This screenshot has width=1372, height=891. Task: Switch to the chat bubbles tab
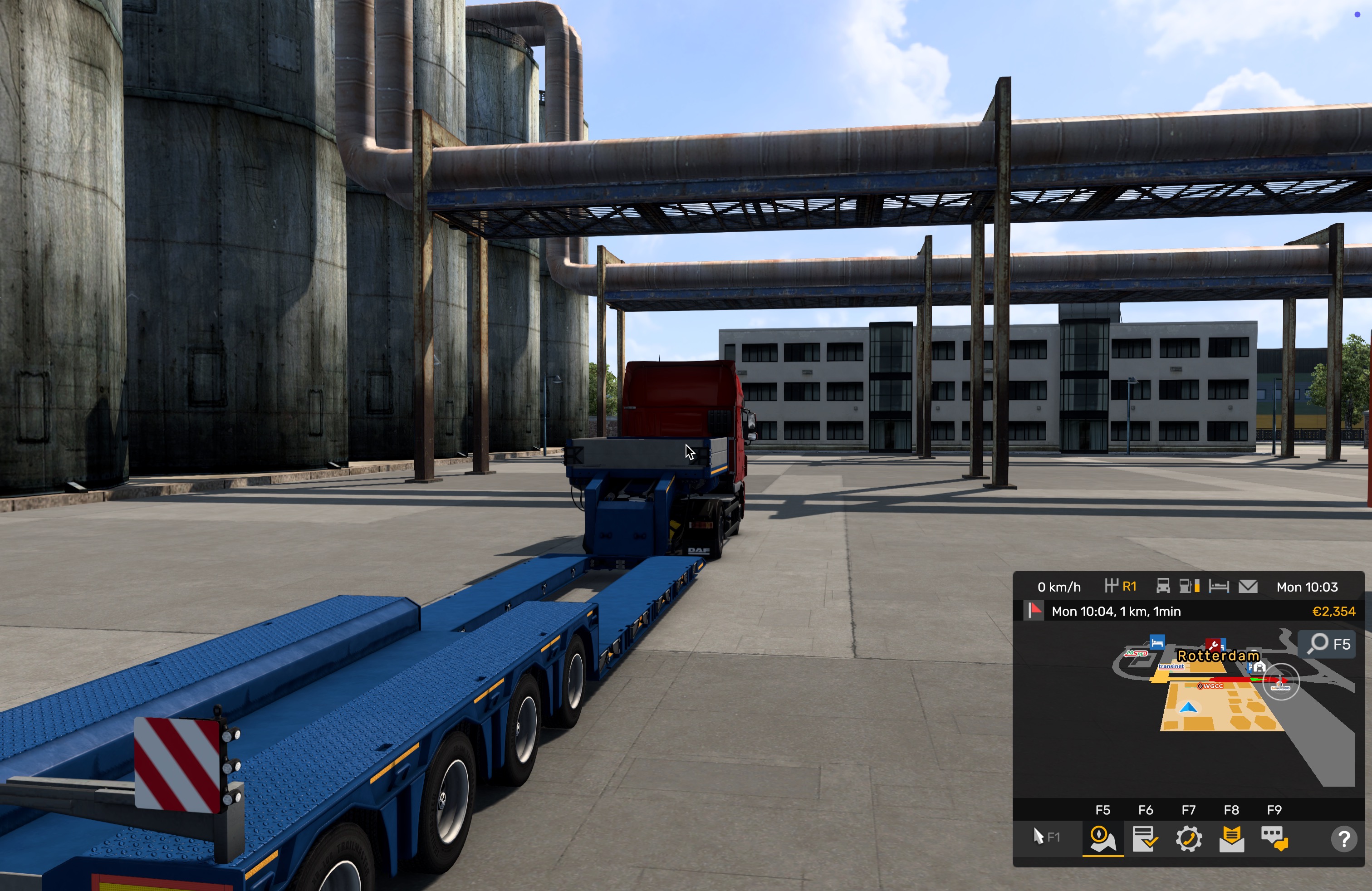[x=1274, y=838]
